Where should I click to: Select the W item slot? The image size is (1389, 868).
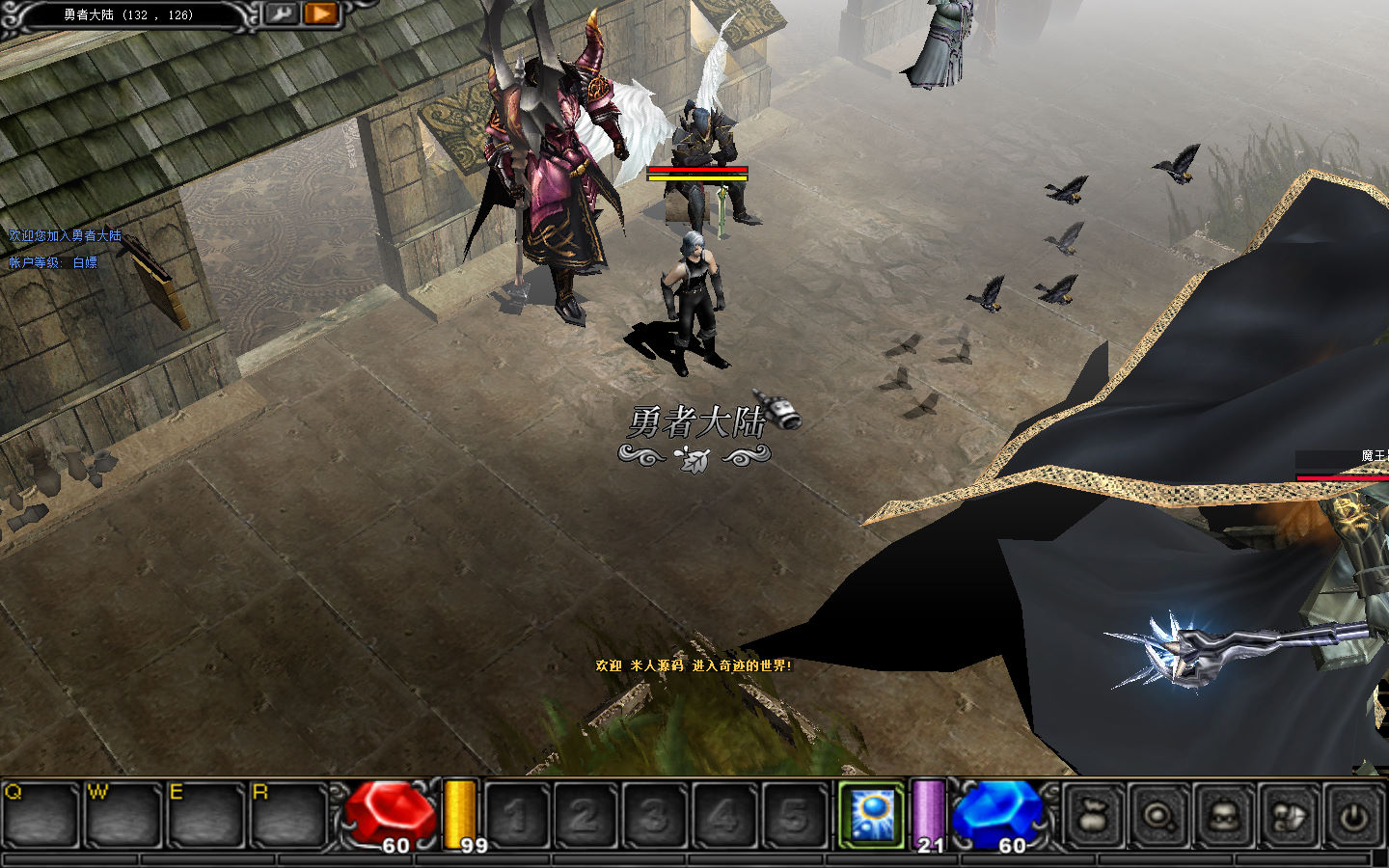pos(123,816)
